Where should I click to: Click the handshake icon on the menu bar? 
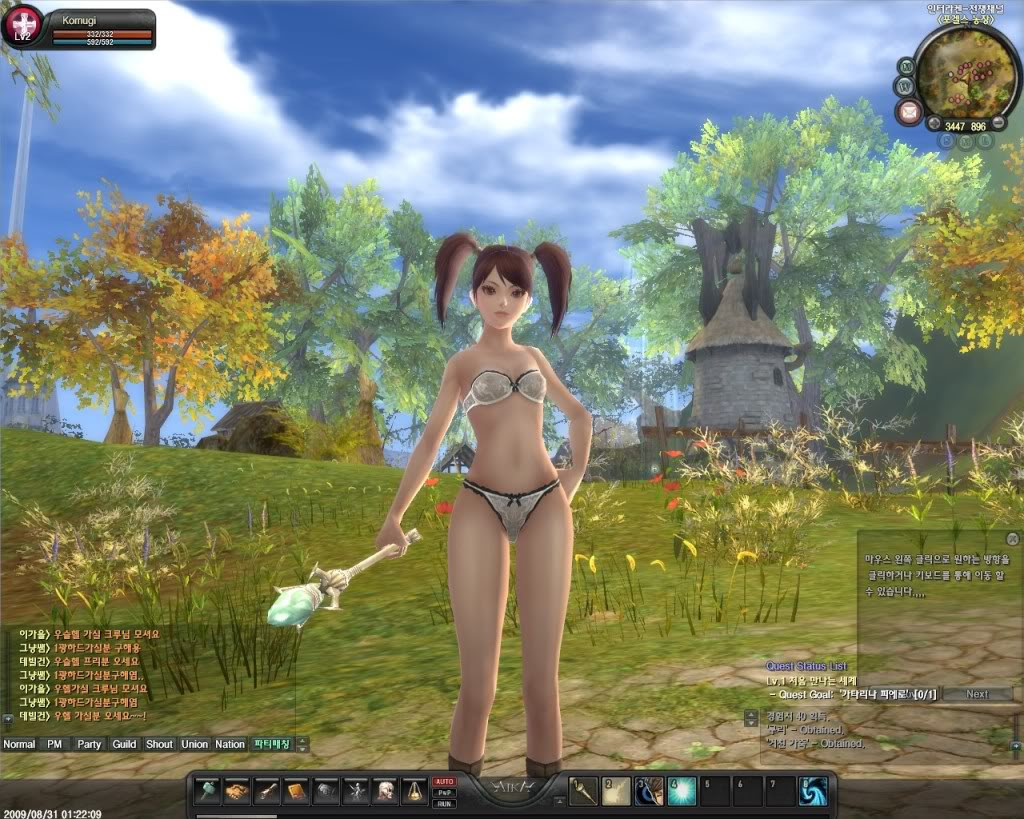pyautogui.click(x=237, y=791)
